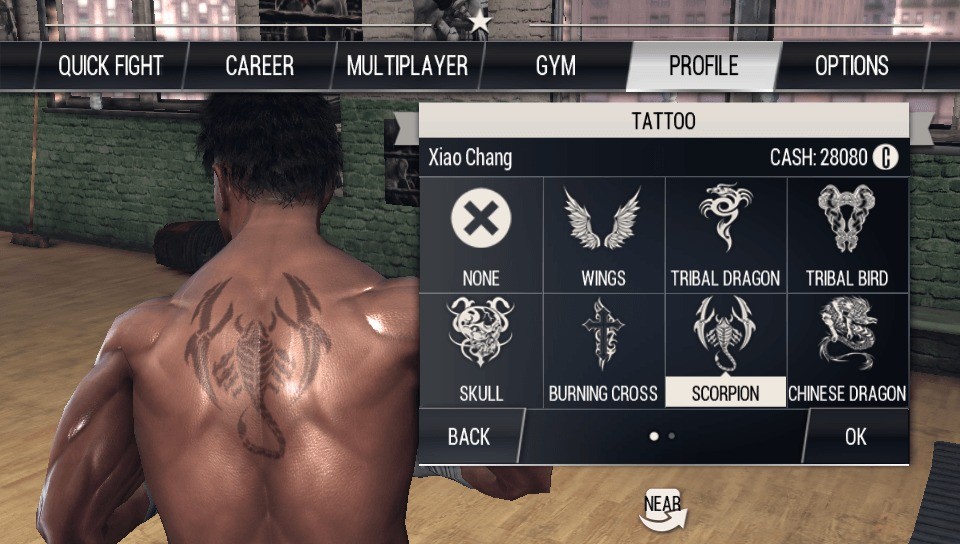Pick the Burning Cross tattoo
This screenshot has width=960, height=544.
coord(603,350)
